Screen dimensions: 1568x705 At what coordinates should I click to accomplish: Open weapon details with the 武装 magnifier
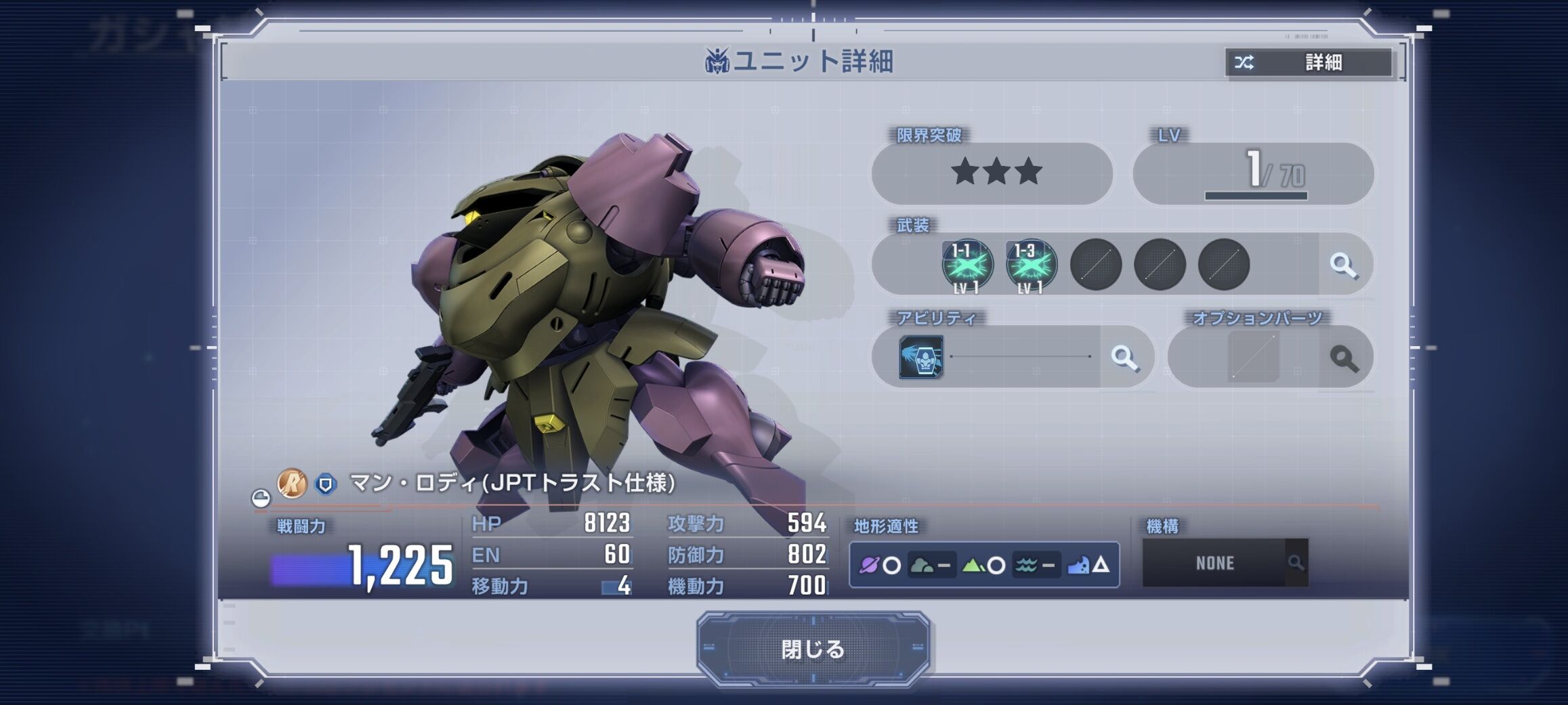(x=1344, y=265)
